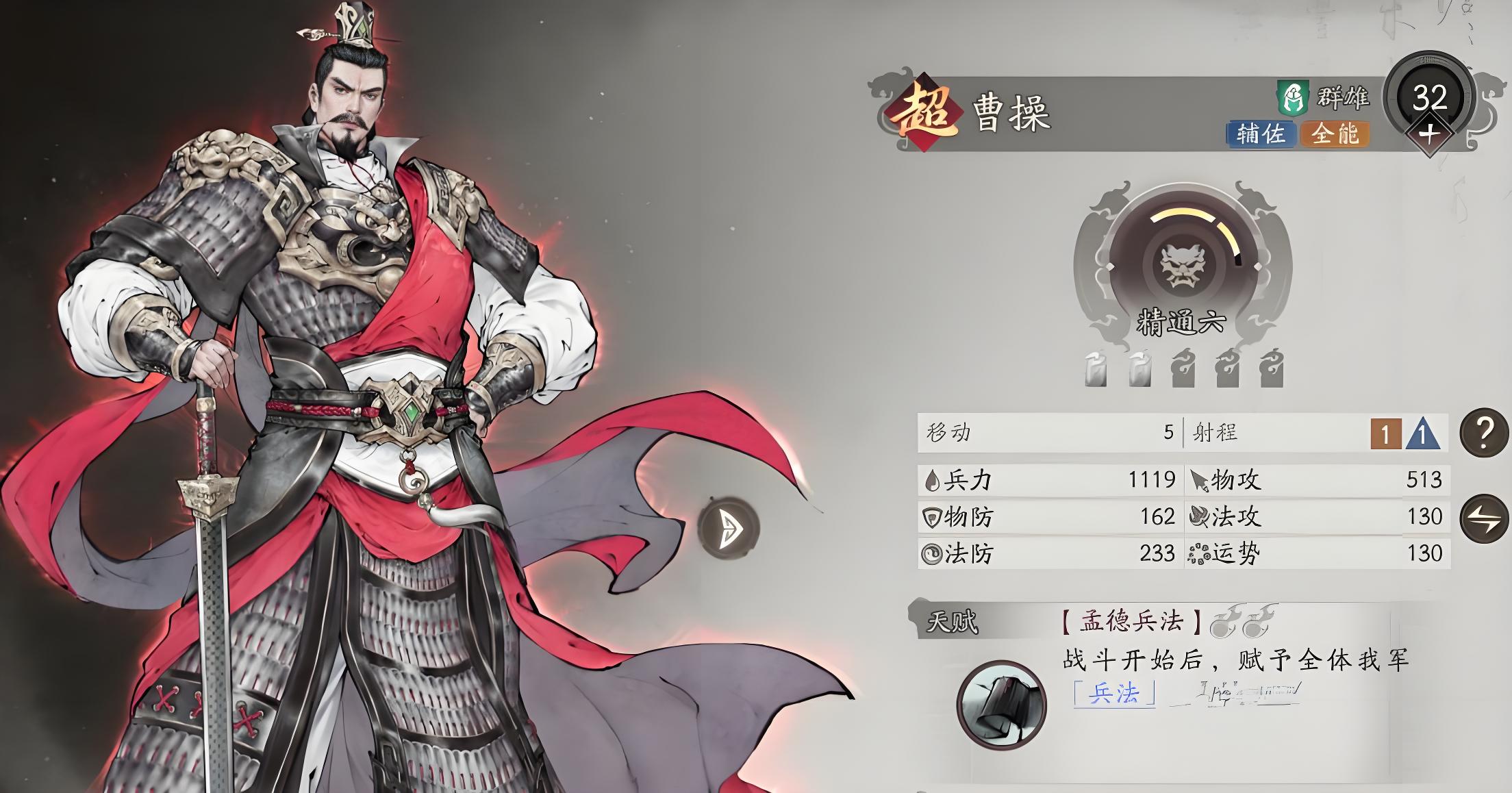The height and width of the screenshot is (793, 1512).
Task: Select the 孟德兵法 talent scroll icon
Action: pos(1001,705)
